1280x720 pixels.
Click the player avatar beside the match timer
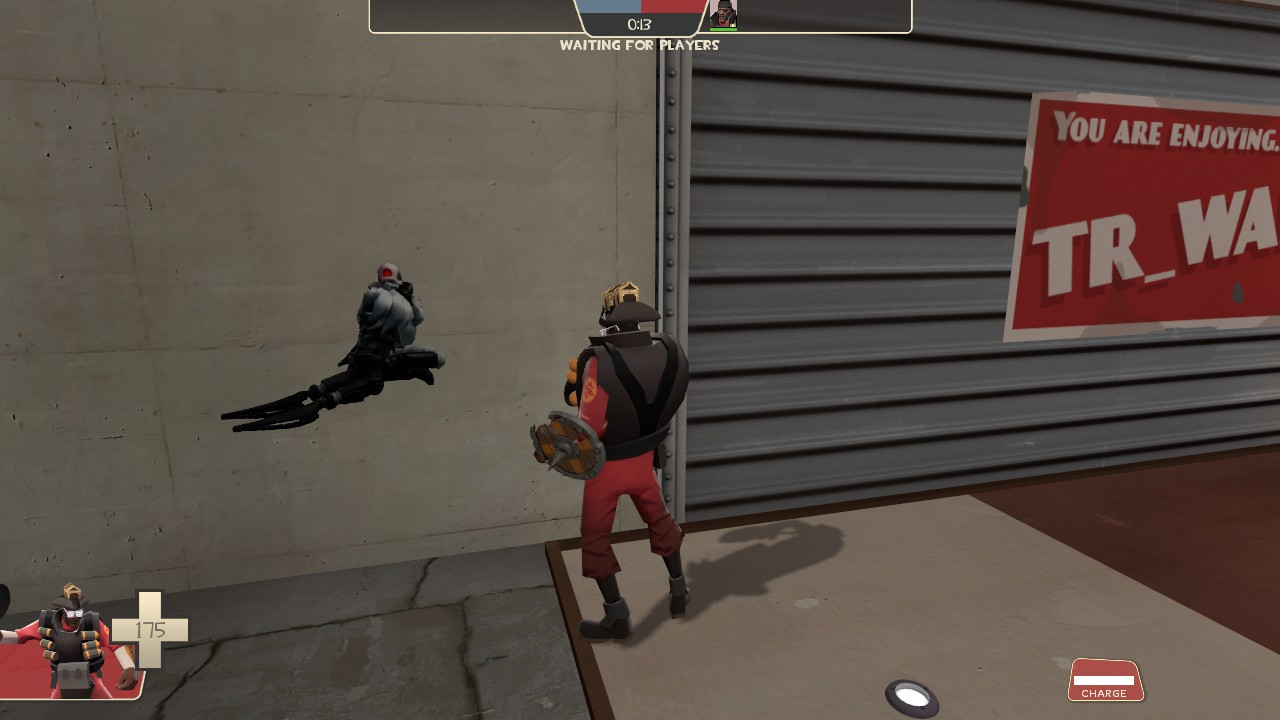coord(722,13)
